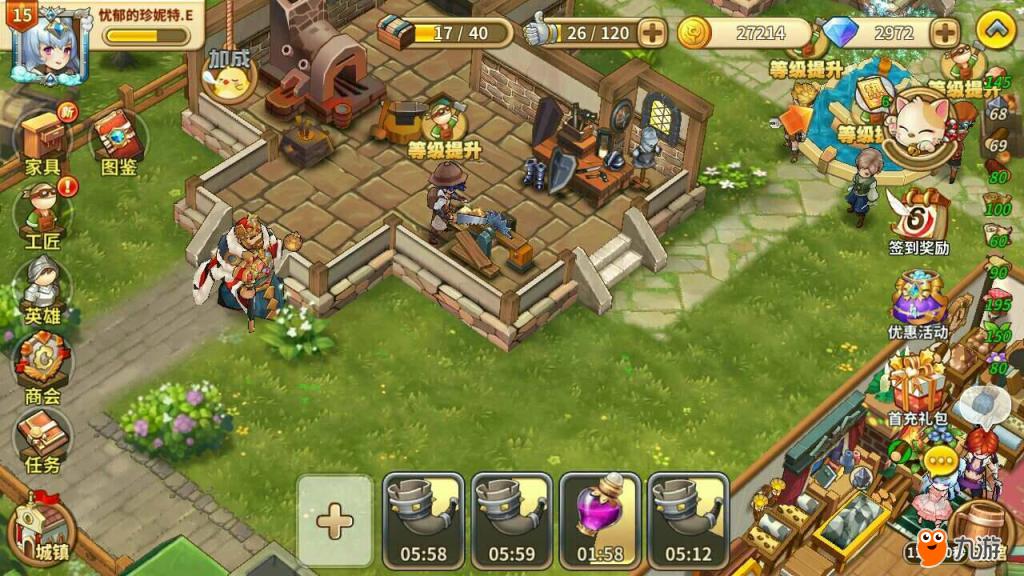Open the 优惠活动 promotions event
This screenshot has width=1024, height=576.
coord(918,300)
